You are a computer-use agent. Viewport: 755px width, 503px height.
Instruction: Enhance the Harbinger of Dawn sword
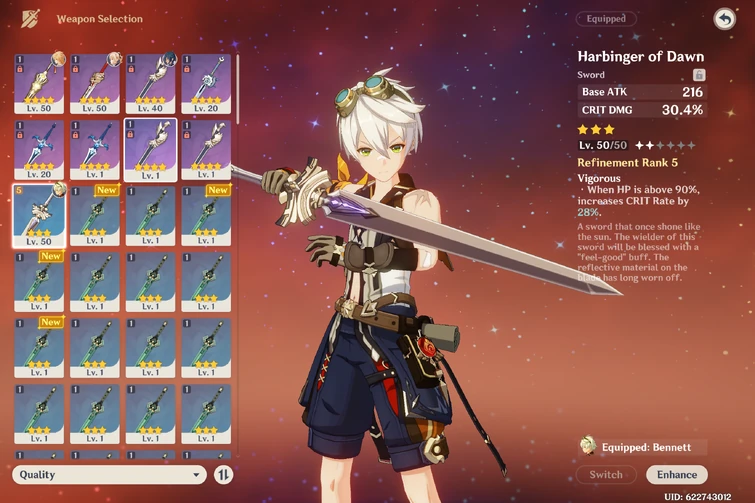[x=676, y=474]
